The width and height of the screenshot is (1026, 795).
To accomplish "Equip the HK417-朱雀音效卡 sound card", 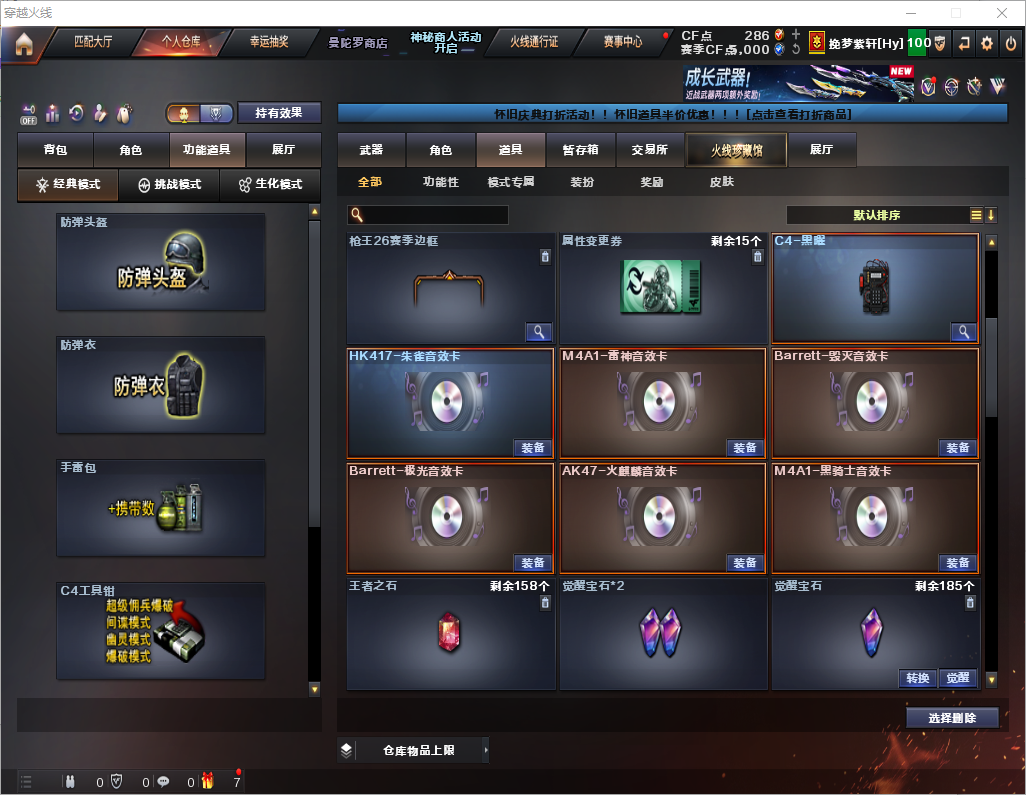I will coord(533,448).
